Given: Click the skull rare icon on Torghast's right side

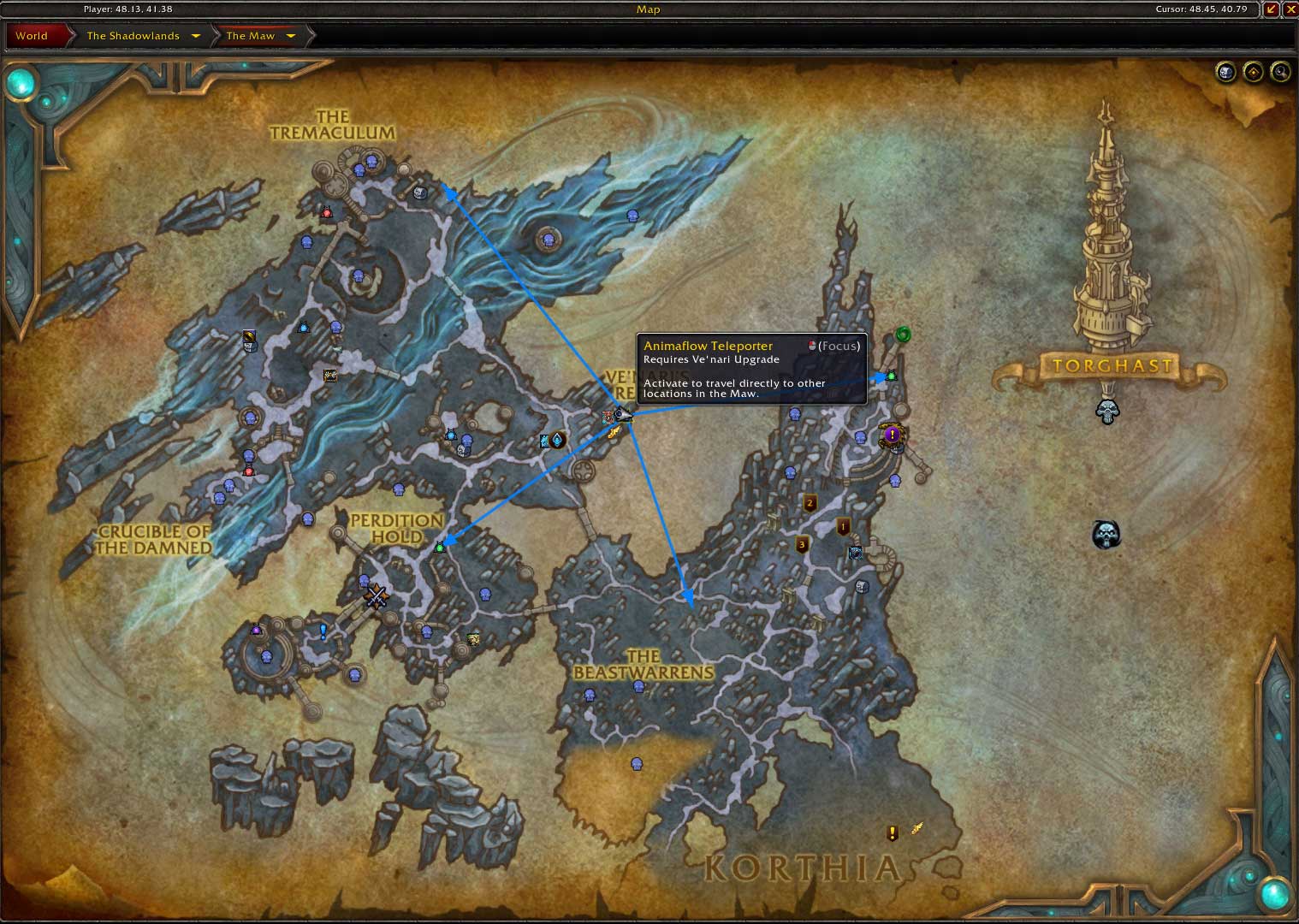Looking at the screenshot, I should coord(1106,534).
